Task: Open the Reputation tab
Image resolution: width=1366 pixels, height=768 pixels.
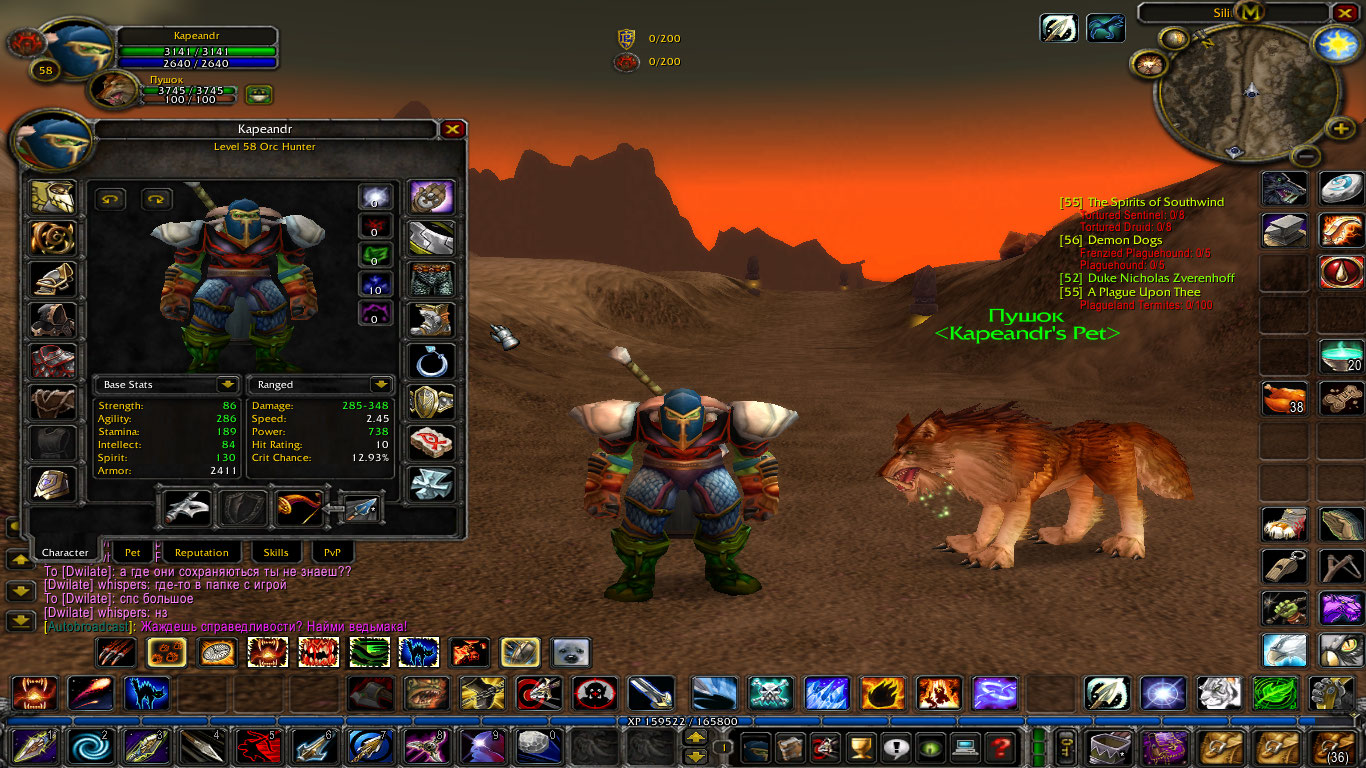Action: pyautogui.click(x=201, y=552)
